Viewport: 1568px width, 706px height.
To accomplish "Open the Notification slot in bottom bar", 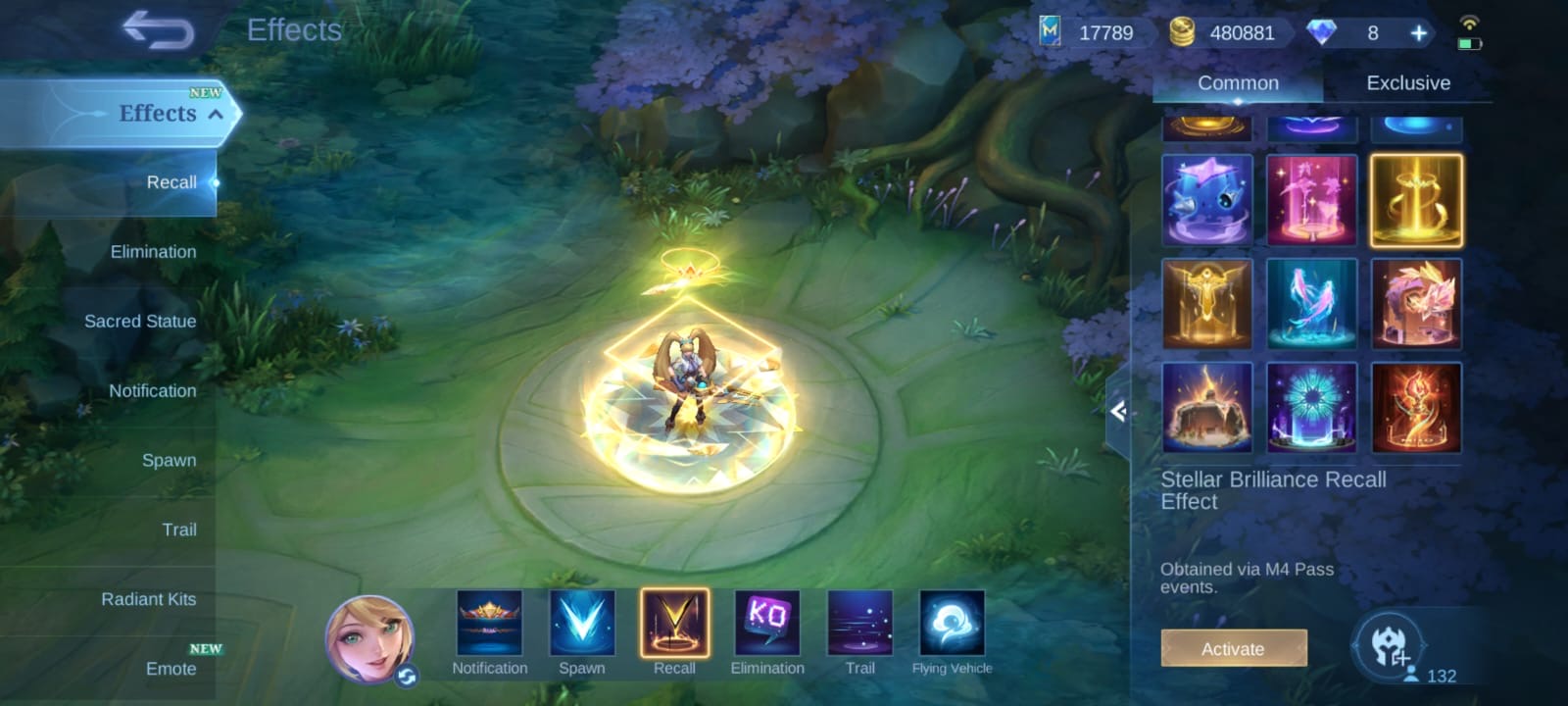I will tap(489, 624).
